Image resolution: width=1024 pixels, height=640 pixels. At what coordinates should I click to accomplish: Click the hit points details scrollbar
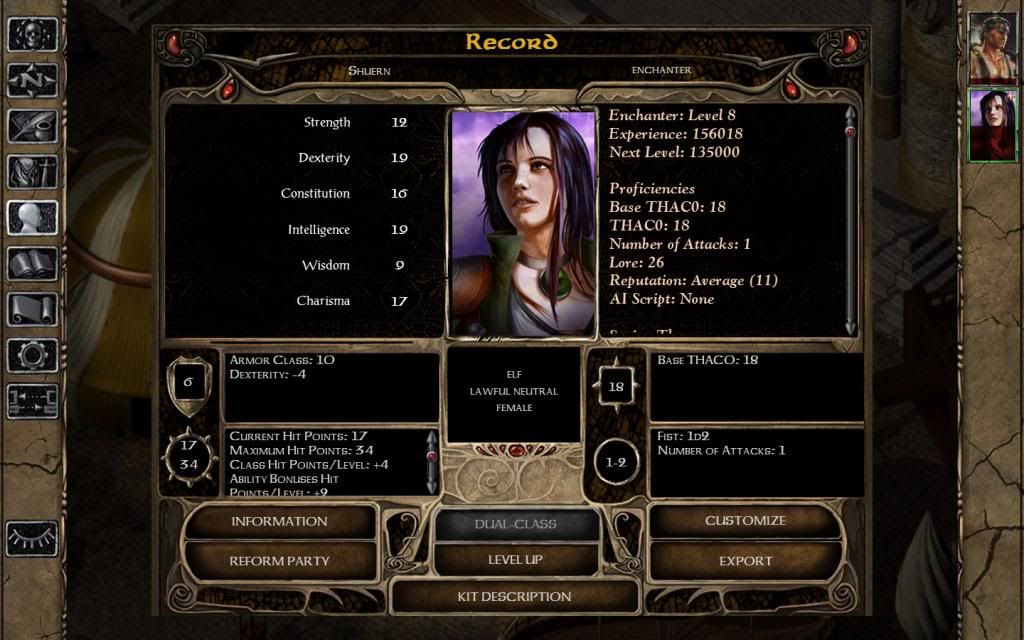432,461
